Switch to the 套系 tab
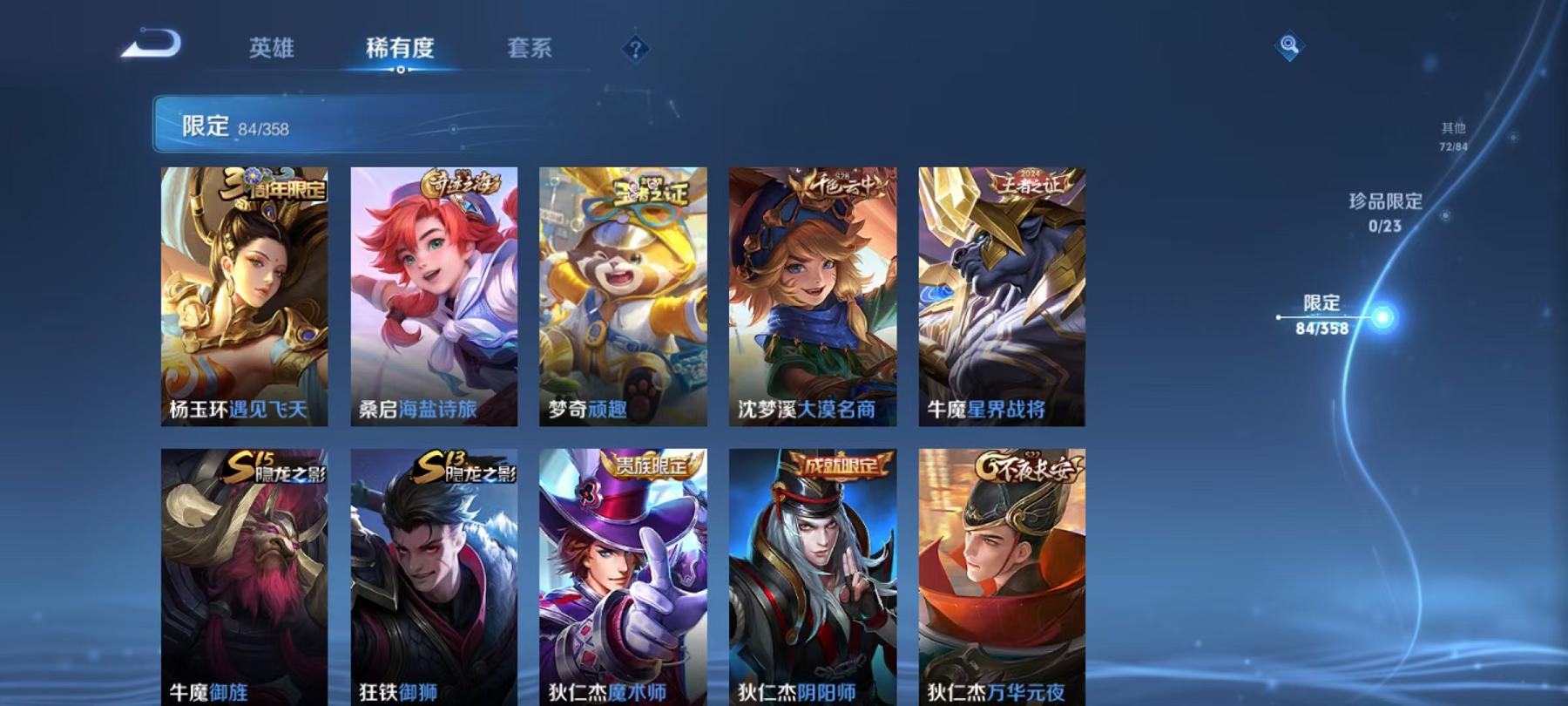Viewport: 1568px width, 706px height. pos(530,50)
